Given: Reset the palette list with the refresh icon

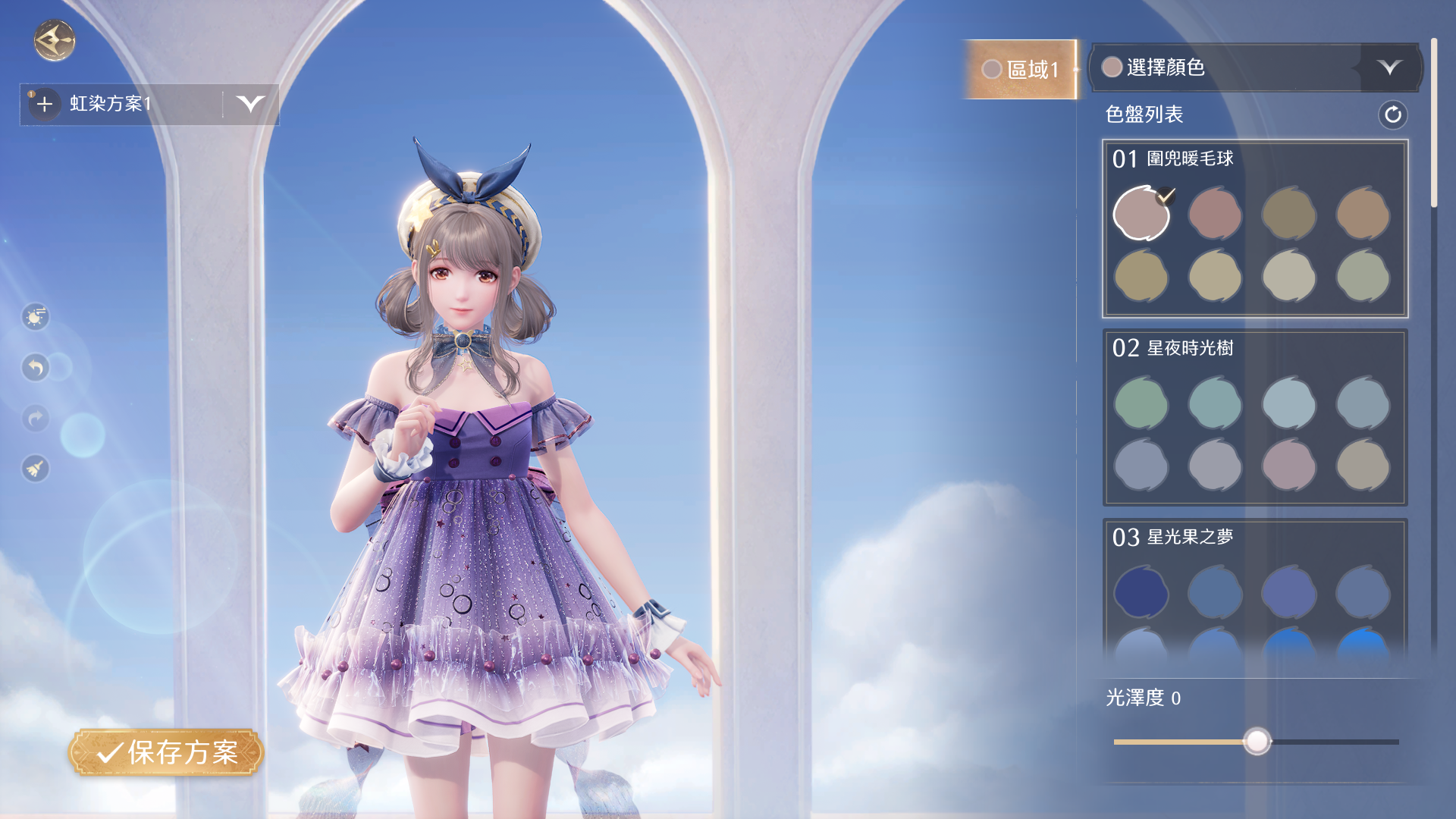Looking at the screenshot, I should click(1392, 115).
